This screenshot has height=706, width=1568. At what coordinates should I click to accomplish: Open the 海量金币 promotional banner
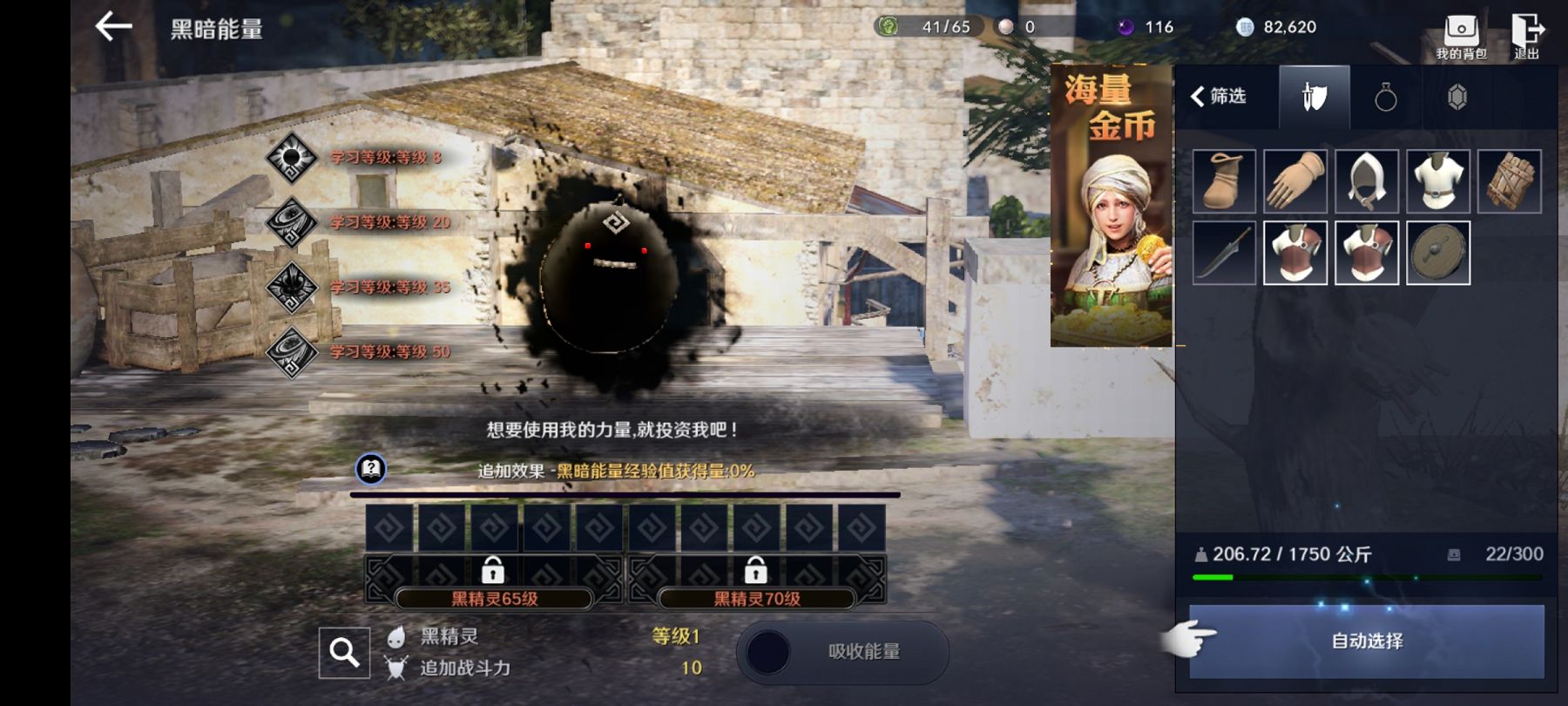[x=1111, y=205]
